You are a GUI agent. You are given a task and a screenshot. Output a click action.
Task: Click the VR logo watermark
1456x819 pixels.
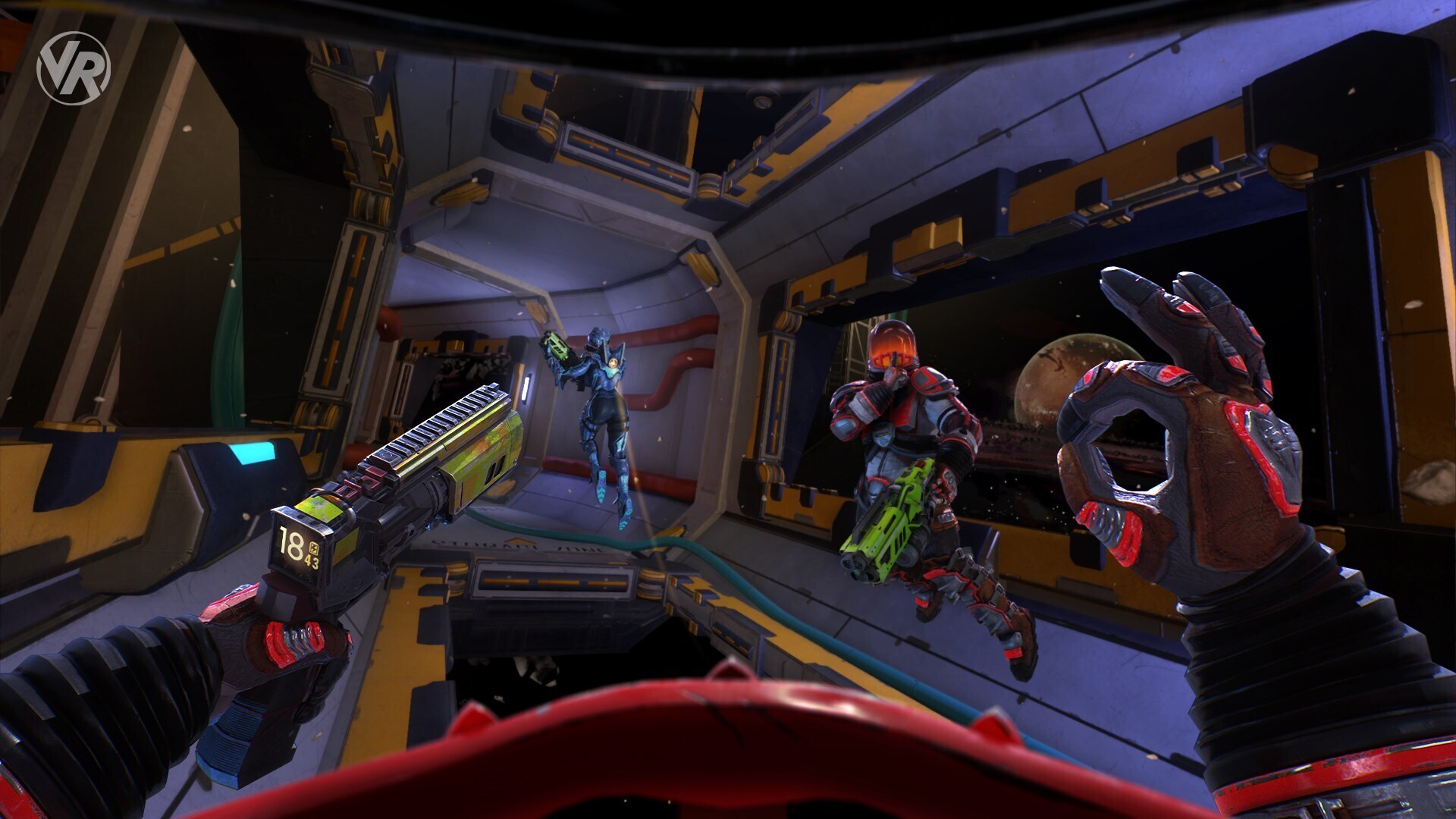tap(74, 68)
